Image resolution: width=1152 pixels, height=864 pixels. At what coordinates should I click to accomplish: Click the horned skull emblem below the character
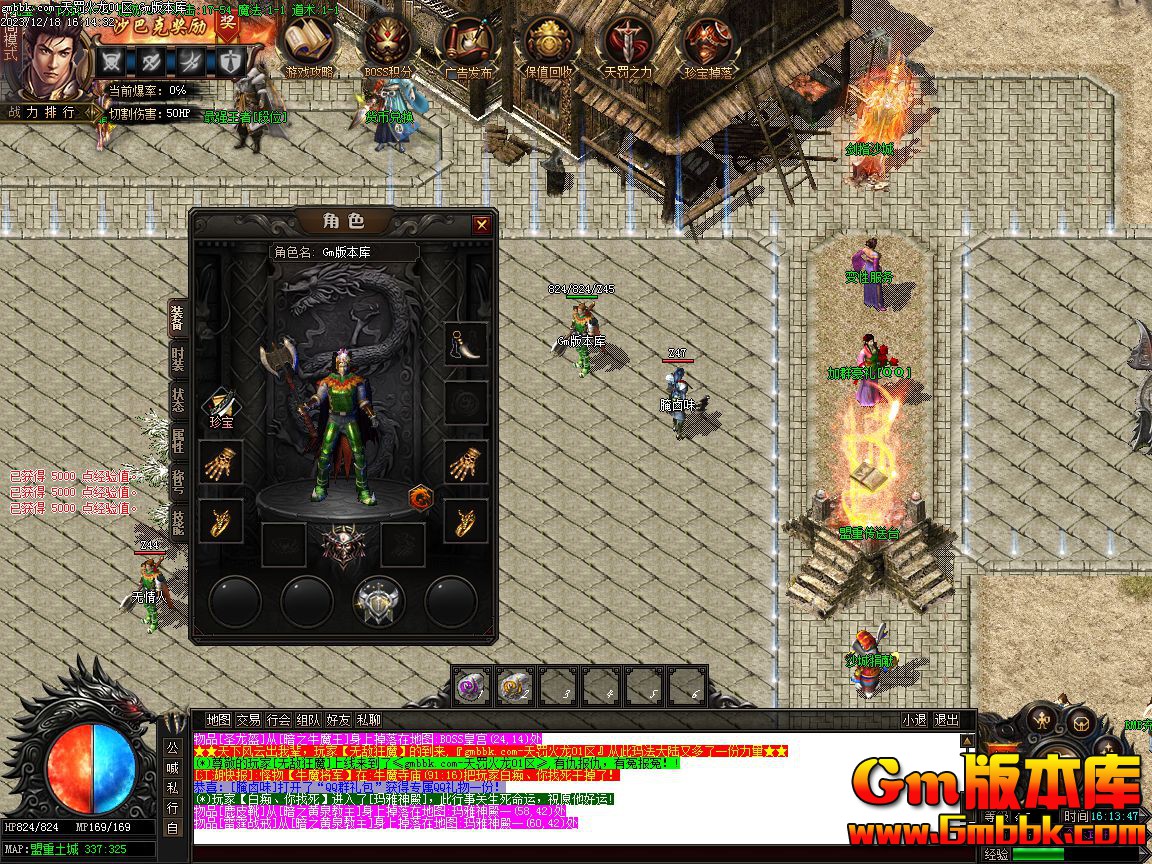pos(342,546)
